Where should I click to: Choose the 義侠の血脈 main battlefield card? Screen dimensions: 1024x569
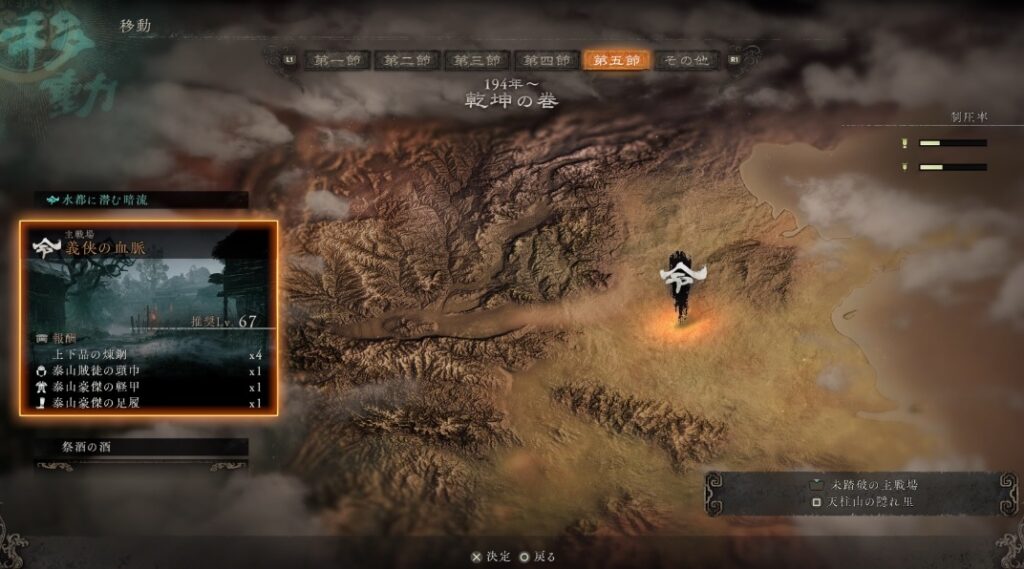tap(149, 317)
